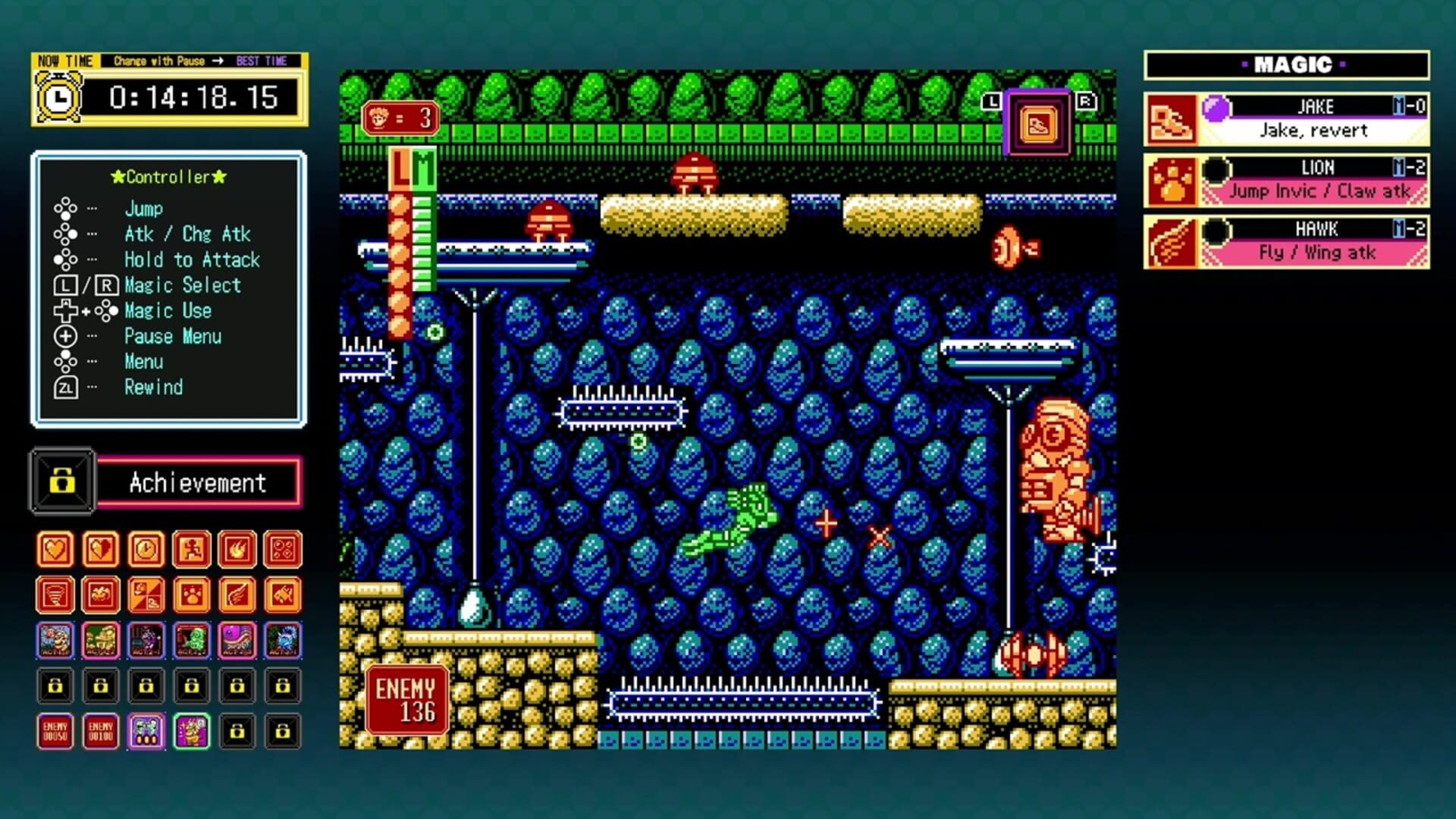Click the goldfish achievement icon

click(x=282, y=595)
